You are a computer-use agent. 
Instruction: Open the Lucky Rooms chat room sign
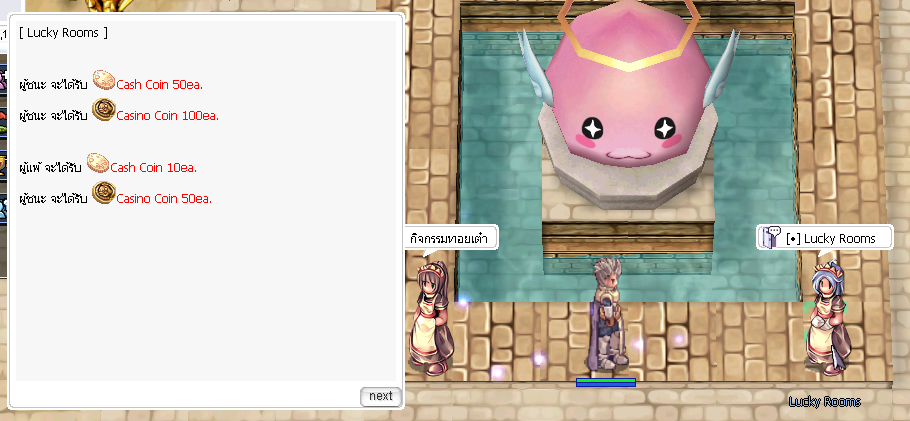pos(823,238)
